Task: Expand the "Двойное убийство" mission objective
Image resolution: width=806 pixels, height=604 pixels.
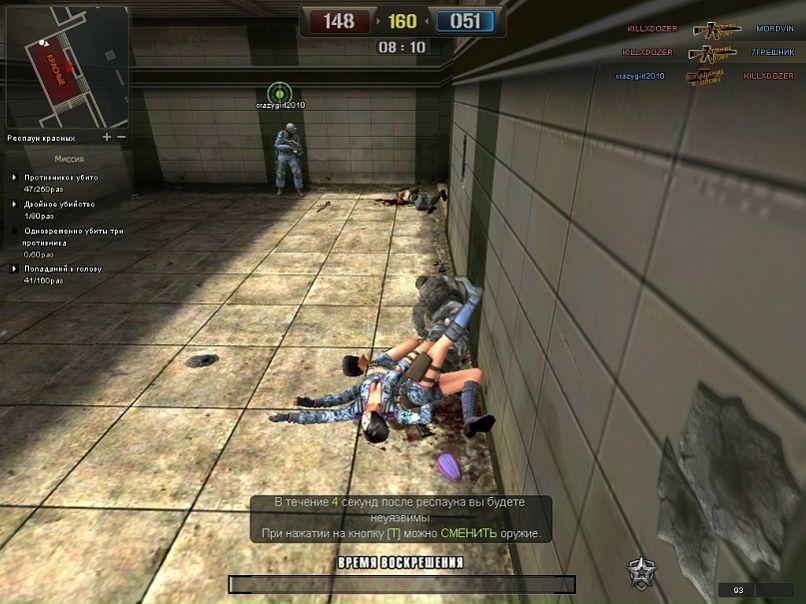Action: 14,204
